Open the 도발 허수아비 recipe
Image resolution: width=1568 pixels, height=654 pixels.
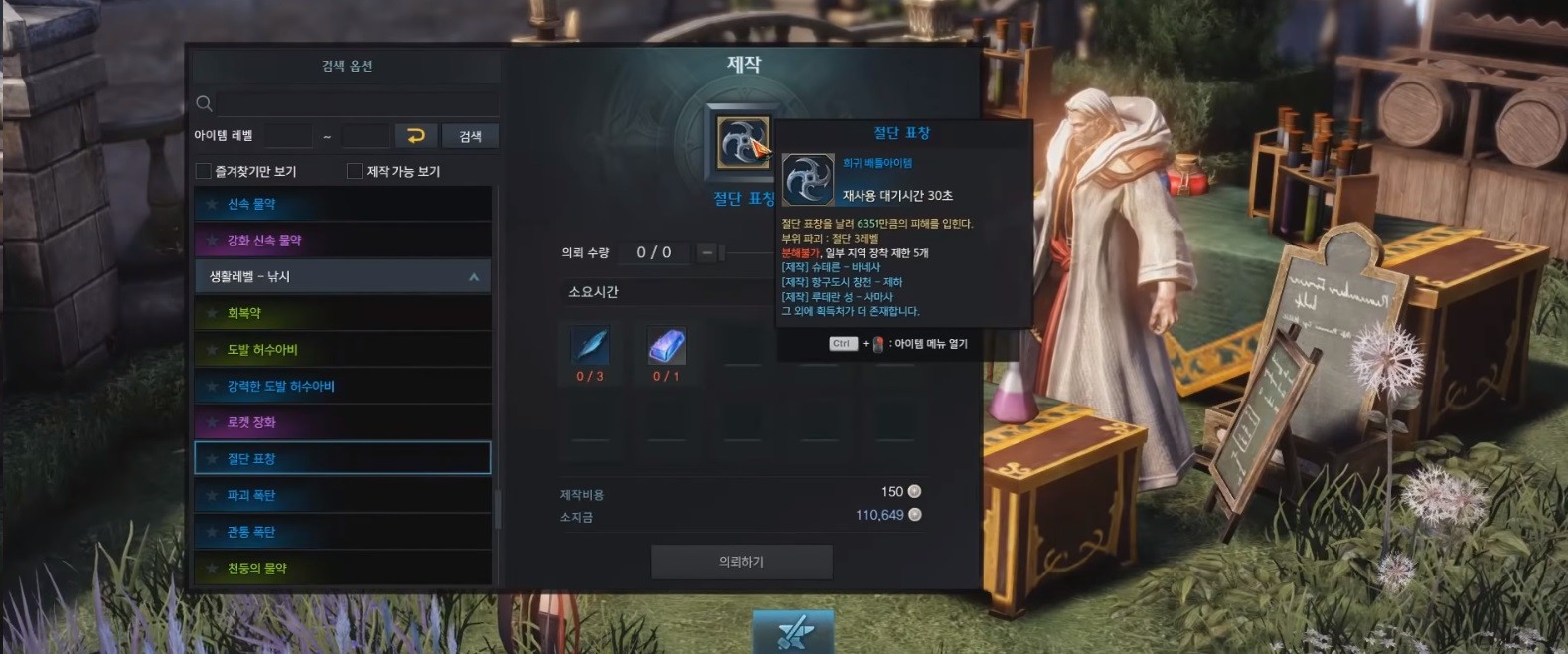point(343,350)
